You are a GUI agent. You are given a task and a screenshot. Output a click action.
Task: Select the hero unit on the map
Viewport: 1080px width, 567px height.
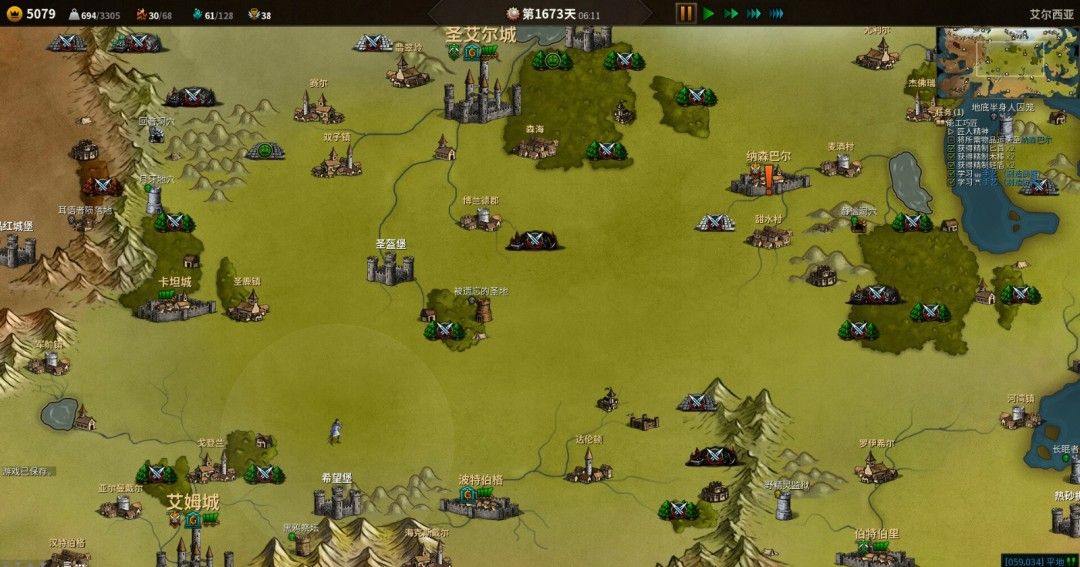coord(335,430)
